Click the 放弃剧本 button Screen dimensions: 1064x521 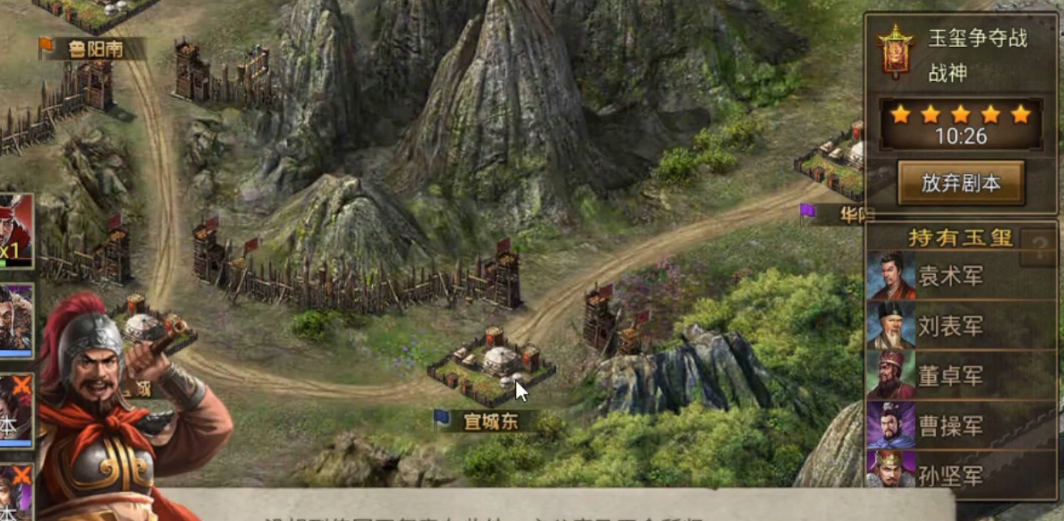tap(960, 183)
